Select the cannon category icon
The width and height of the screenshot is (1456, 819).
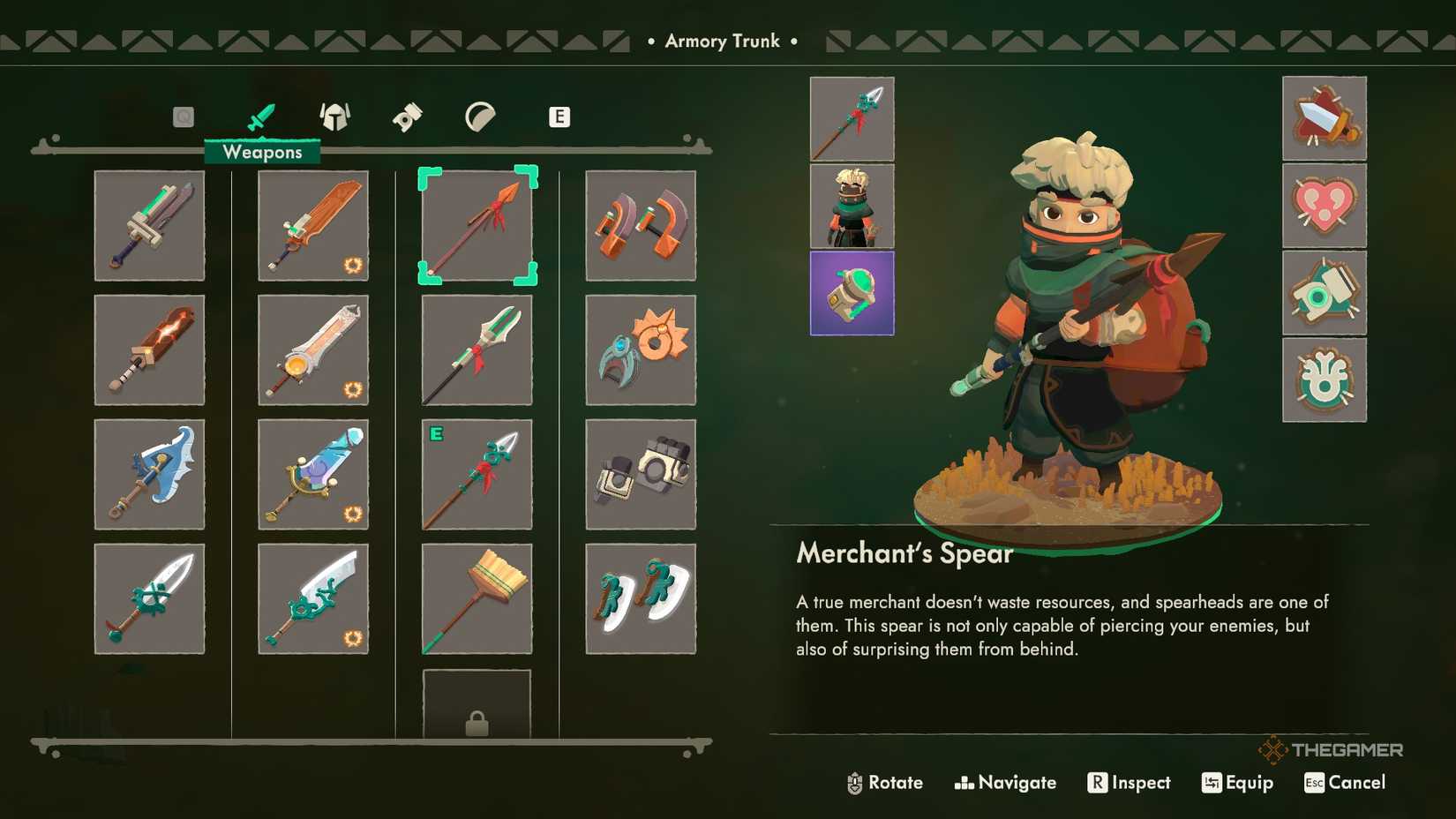[407, 116]
